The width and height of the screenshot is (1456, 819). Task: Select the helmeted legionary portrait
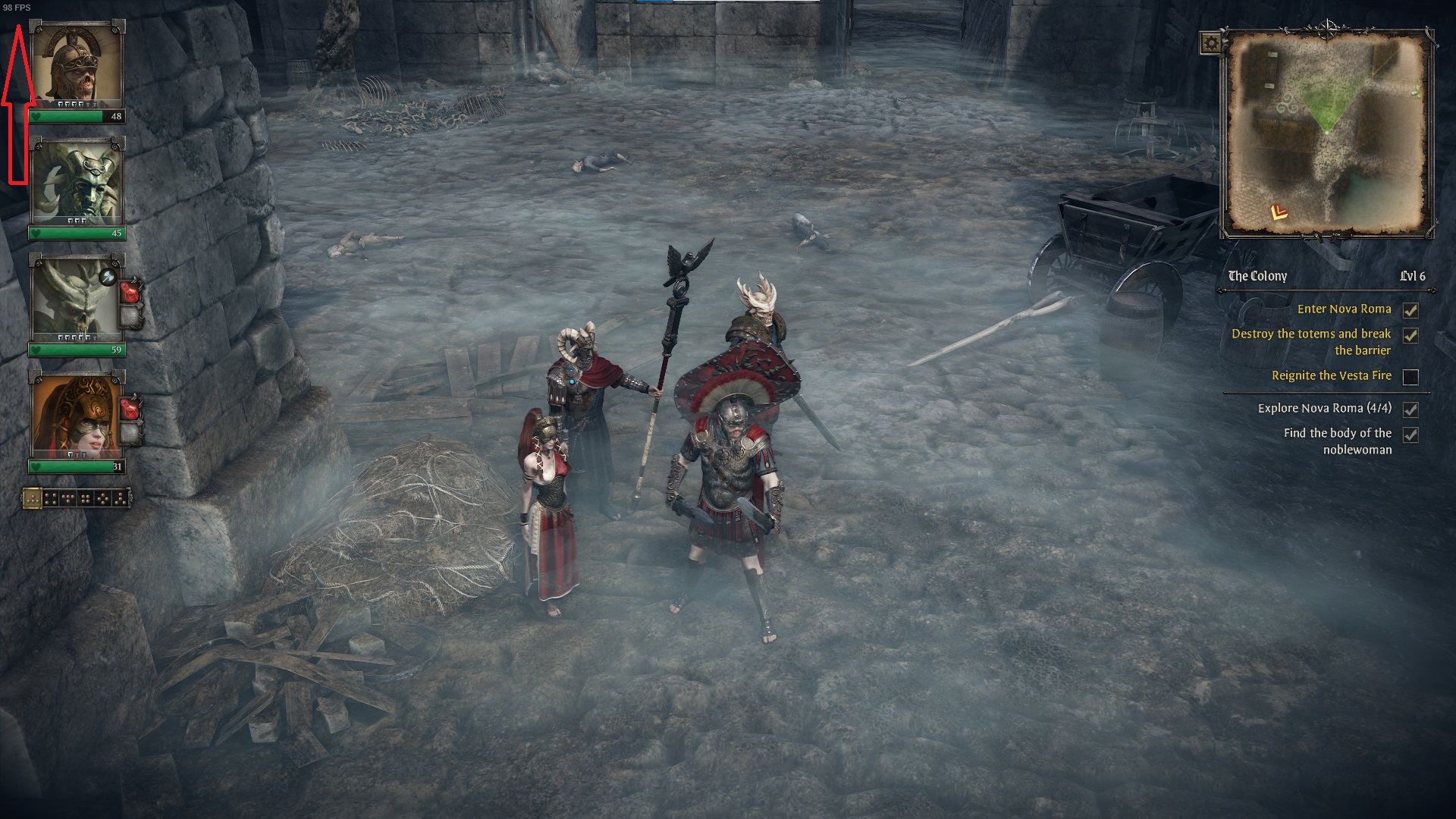coord(77,65)
